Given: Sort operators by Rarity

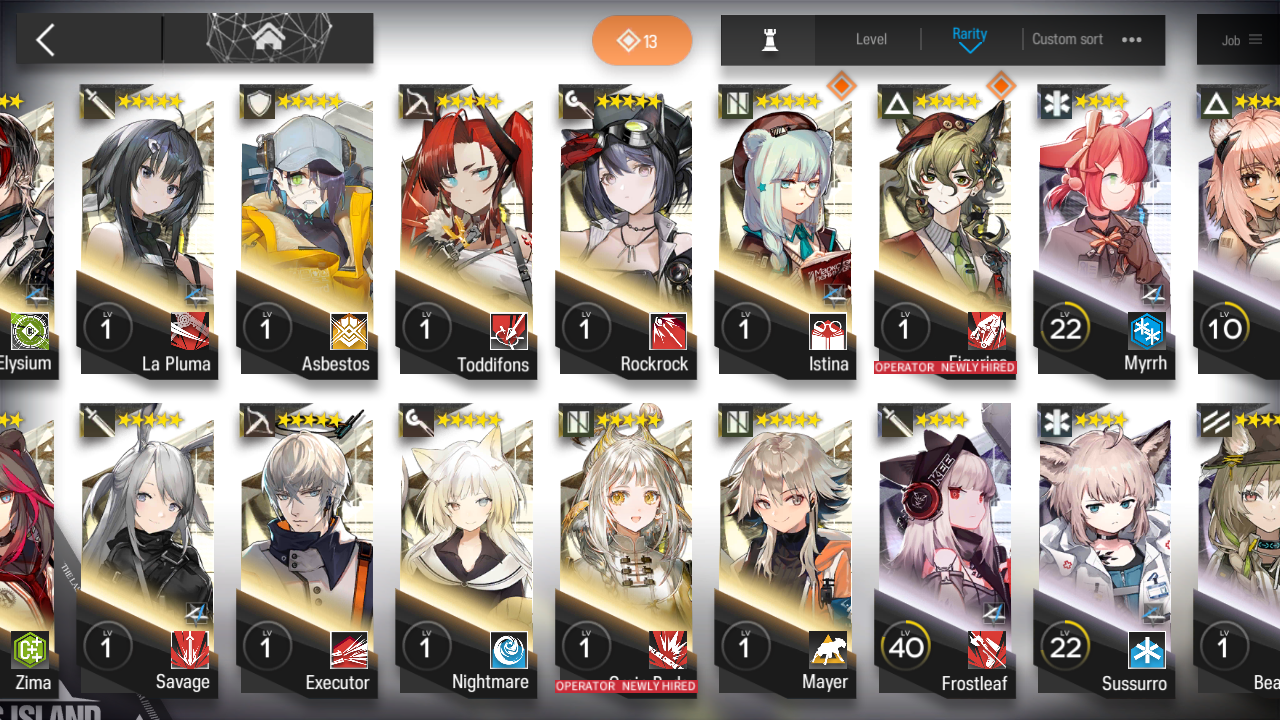Looking at the screenshot, I should click(x=969, y=39).
